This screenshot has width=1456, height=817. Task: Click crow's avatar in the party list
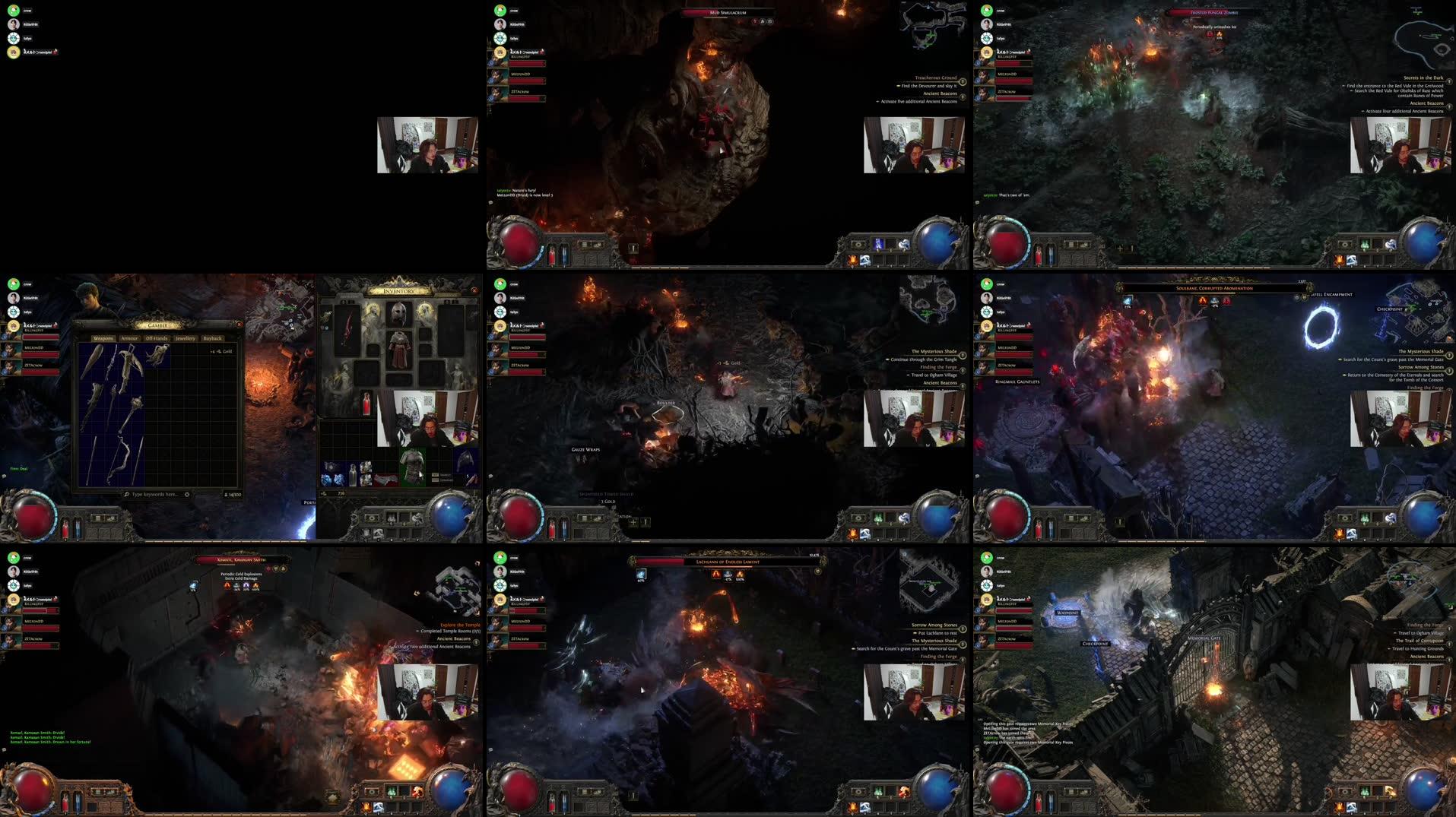[13, 11]
